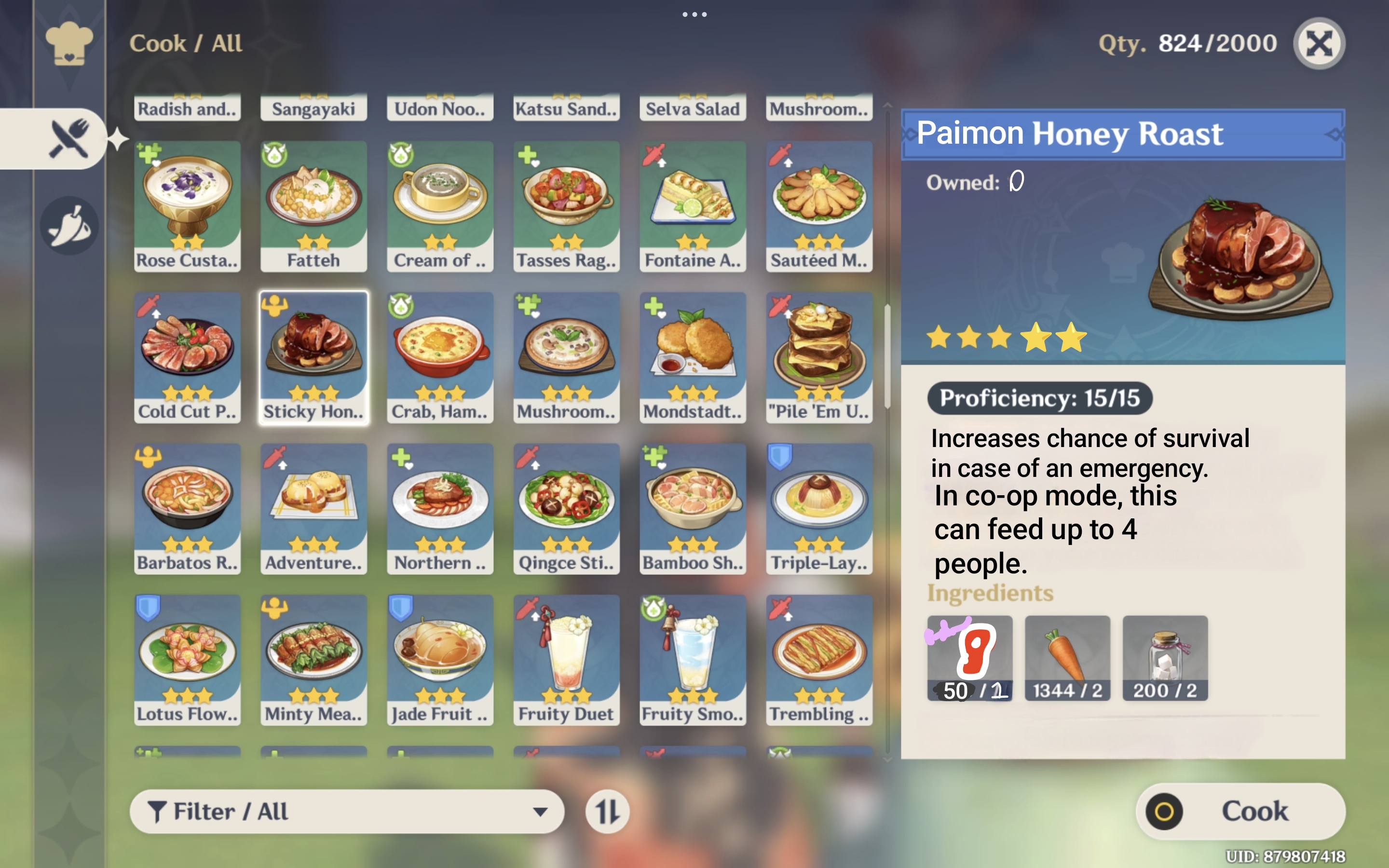Inspect the carrot ingredient slot

pyautogui.click(x=1067, y=658)
